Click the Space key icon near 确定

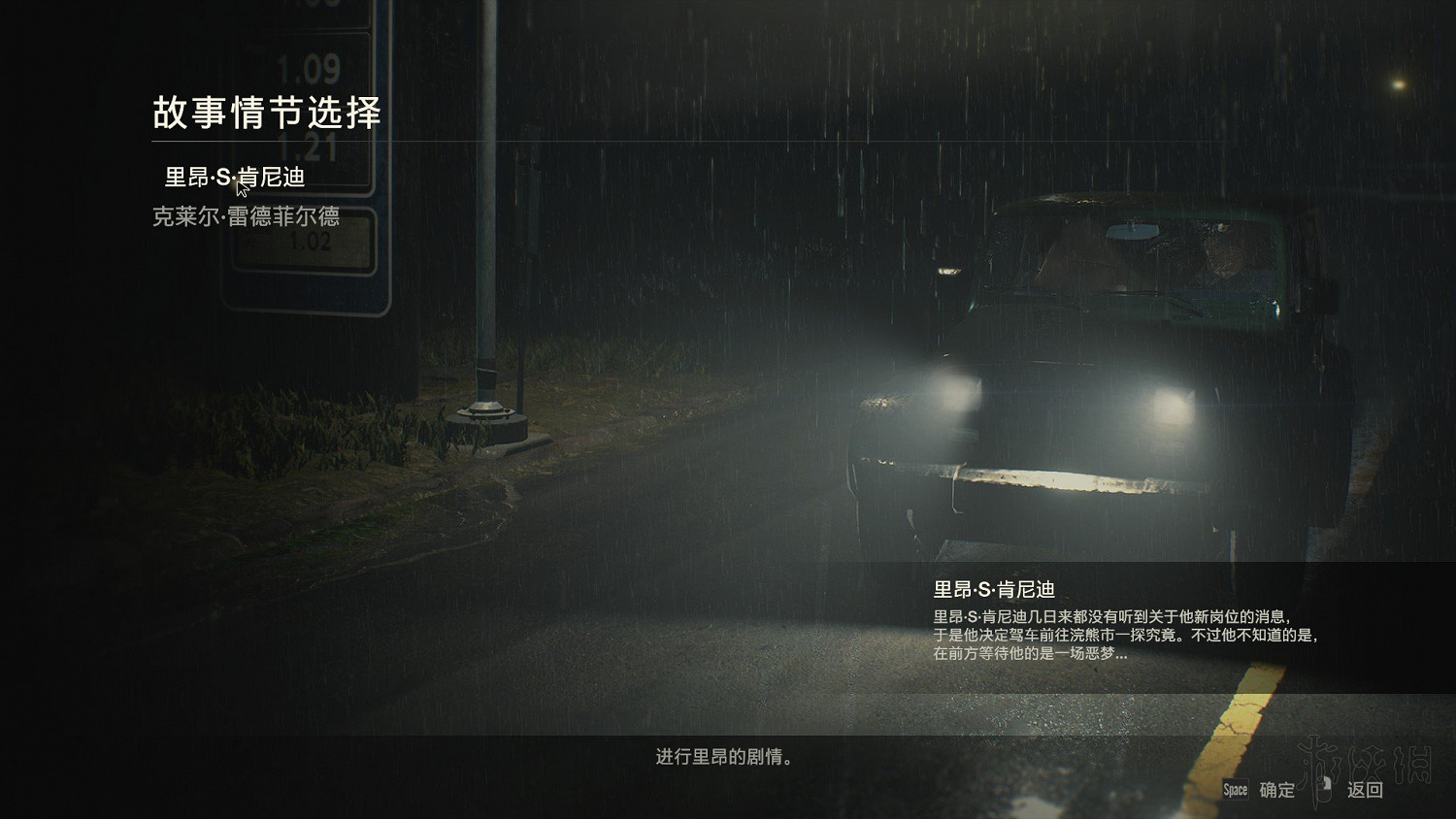pos(1235,791)
